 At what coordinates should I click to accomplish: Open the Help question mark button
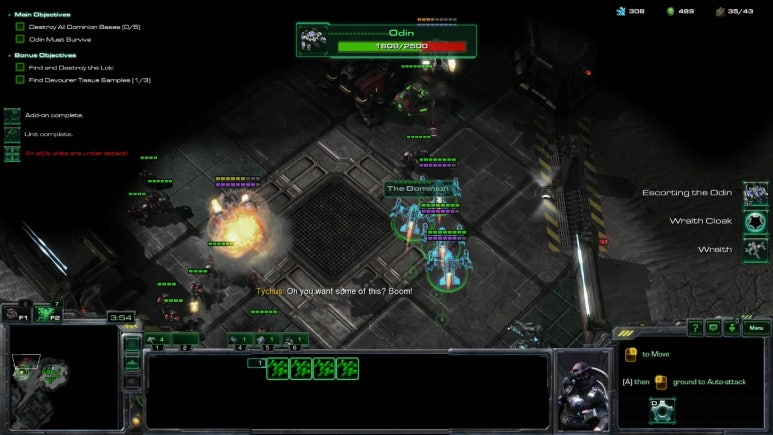click(694, 327)
